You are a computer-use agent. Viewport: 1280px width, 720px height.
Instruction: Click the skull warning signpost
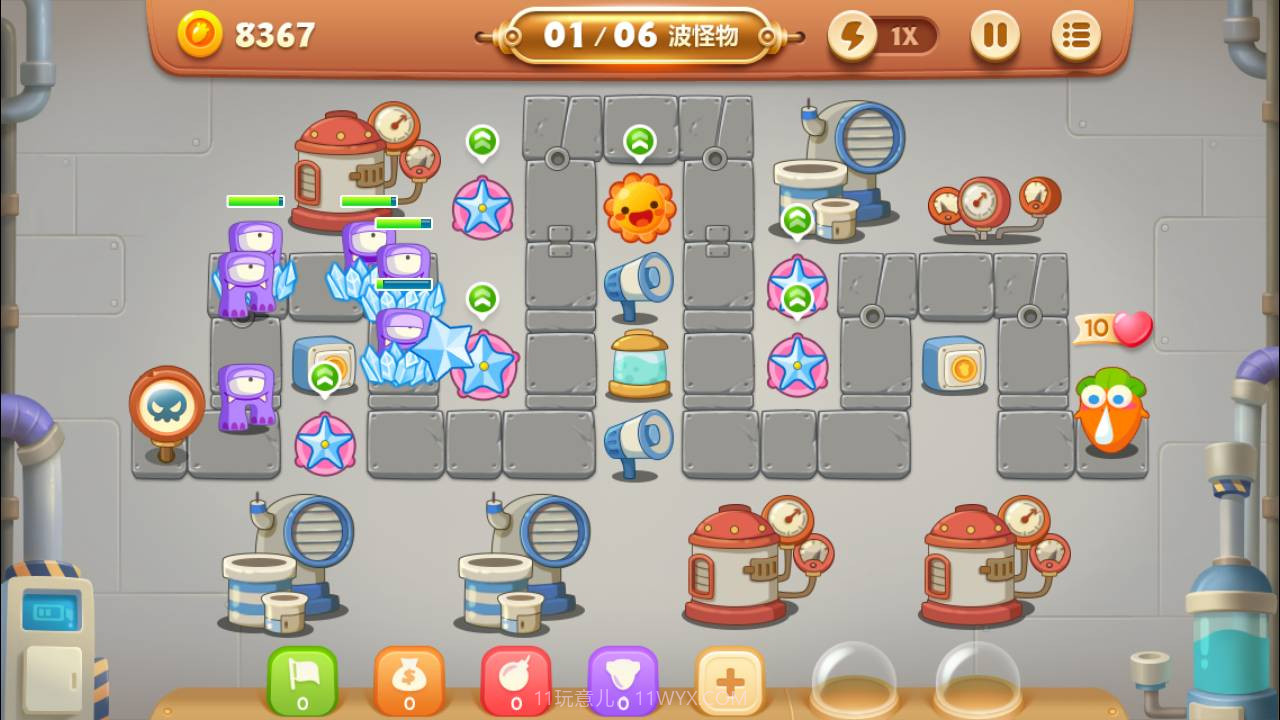pos(166,404)
